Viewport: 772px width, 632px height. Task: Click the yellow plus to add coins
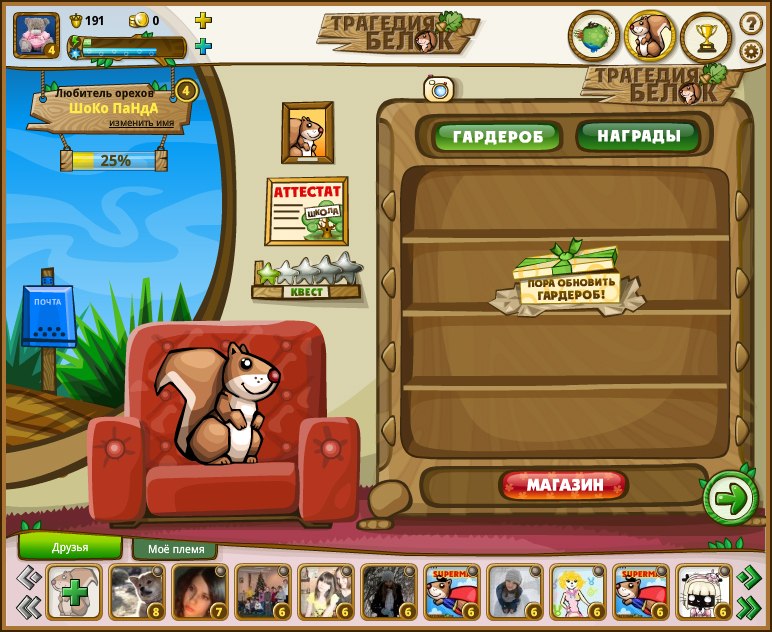(203, 20)
